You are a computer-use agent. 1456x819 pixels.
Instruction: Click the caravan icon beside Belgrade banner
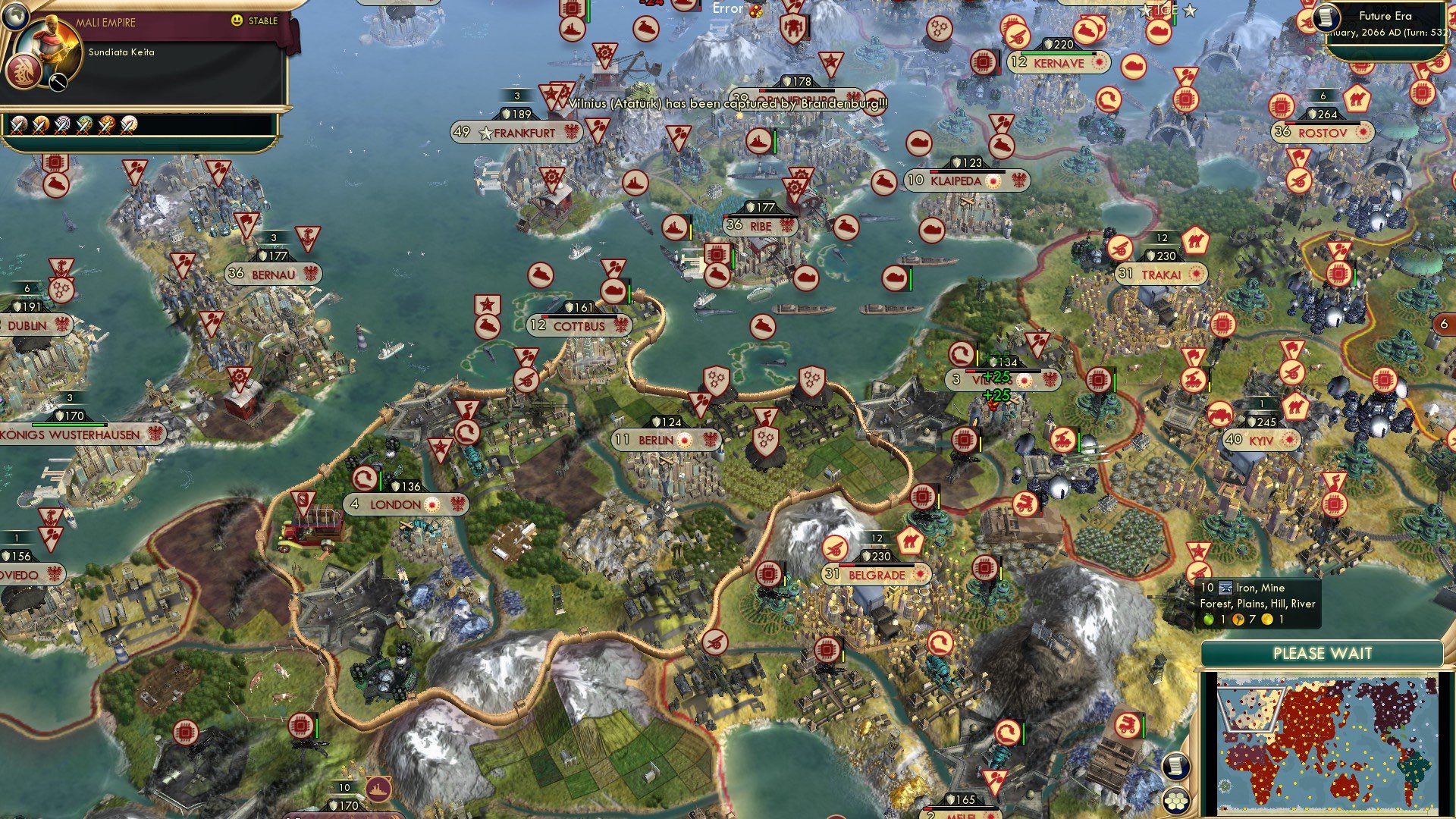[912, 540]
